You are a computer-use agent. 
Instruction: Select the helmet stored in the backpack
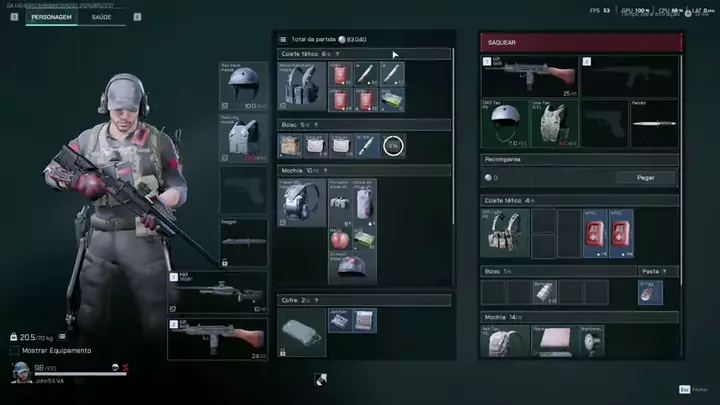pyautogui.click(x=352, y=266)
